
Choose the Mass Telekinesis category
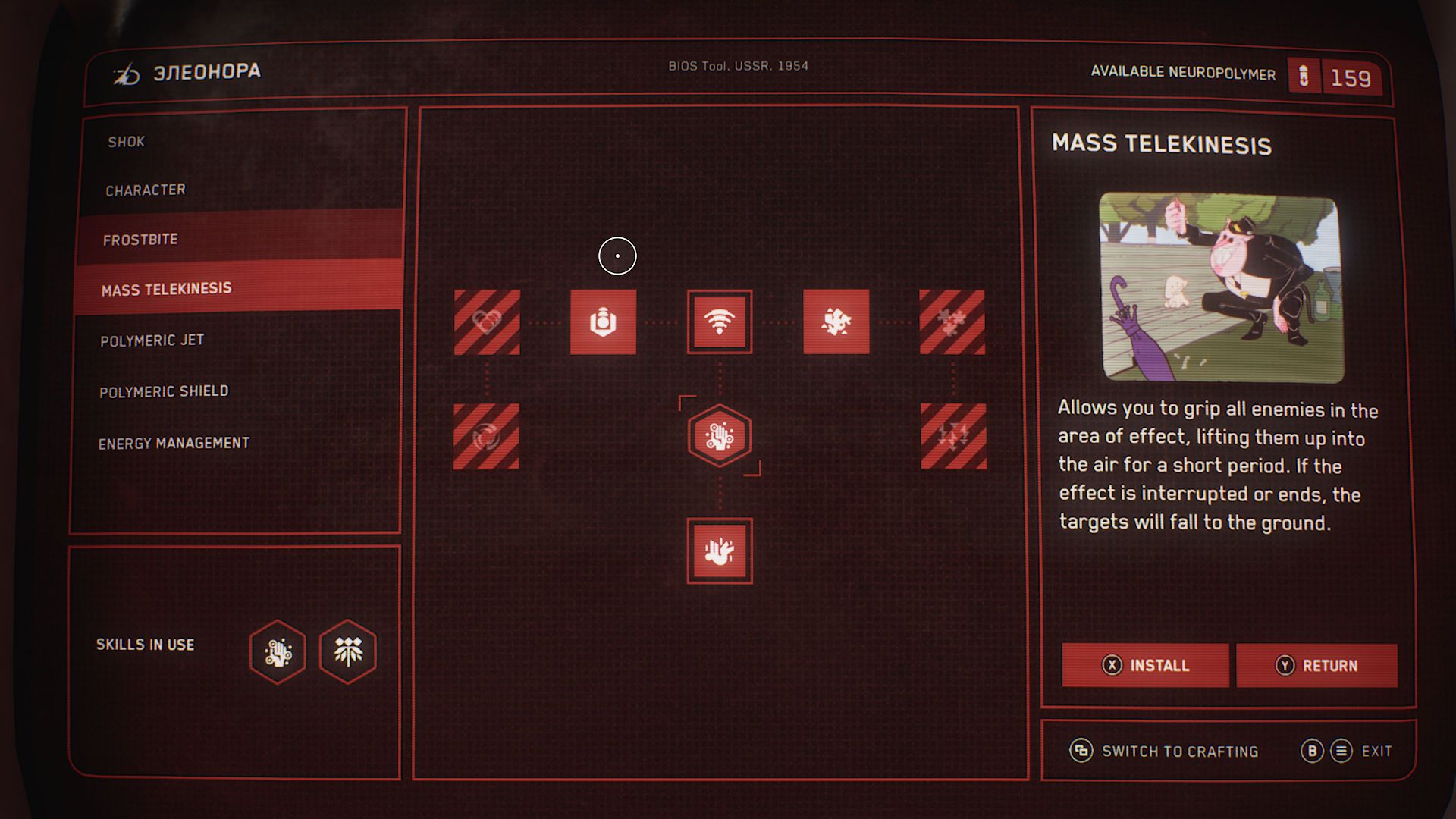(167, 289)
